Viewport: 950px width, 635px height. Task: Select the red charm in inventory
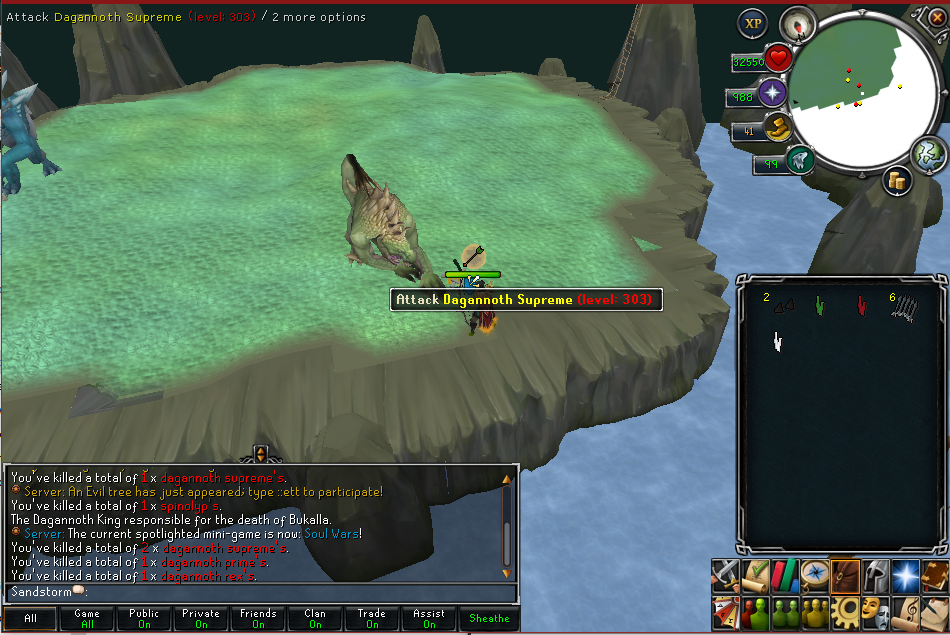[861, 305]
